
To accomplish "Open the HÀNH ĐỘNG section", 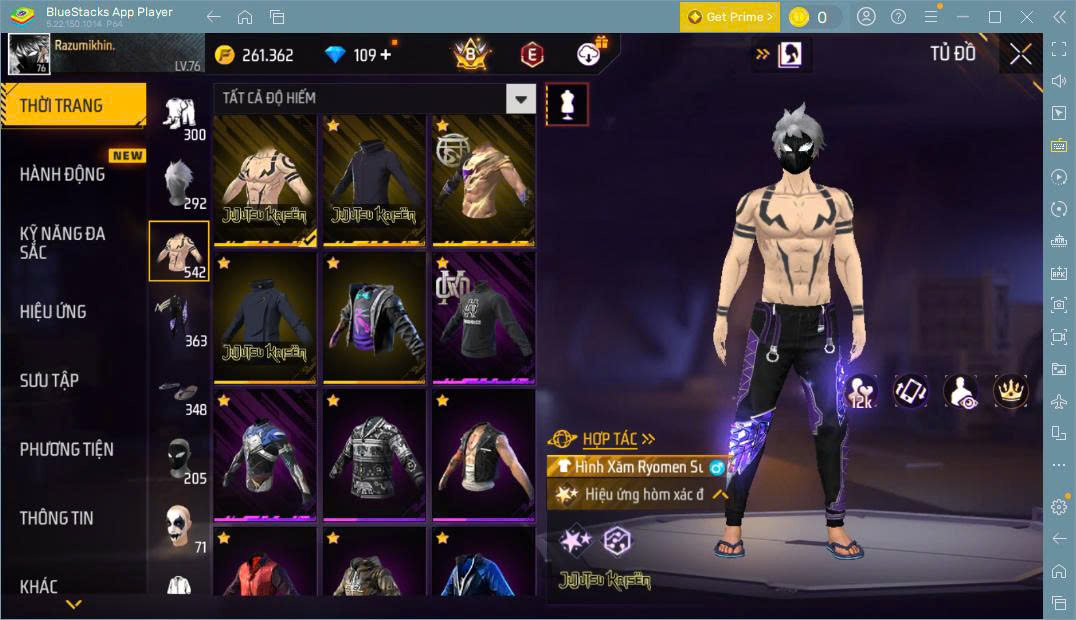I will 63,174.
